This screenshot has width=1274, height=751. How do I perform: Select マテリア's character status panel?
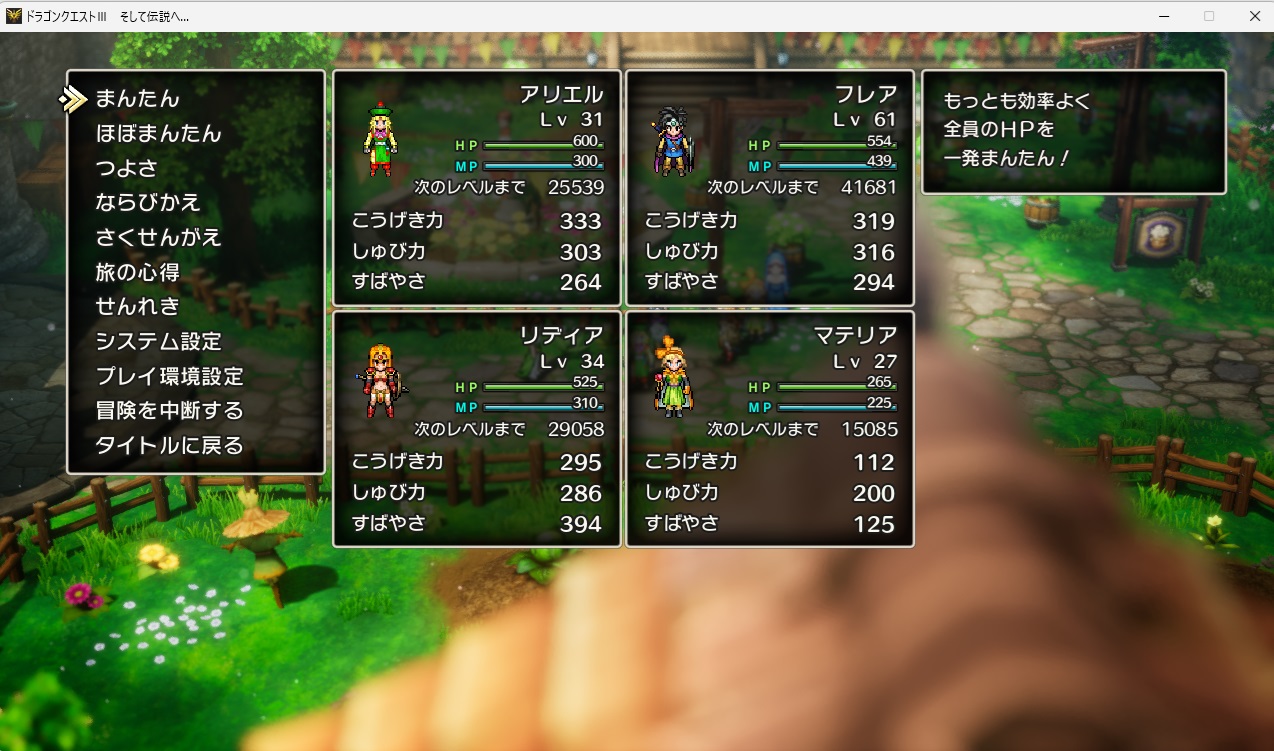[x=770, y=429]
